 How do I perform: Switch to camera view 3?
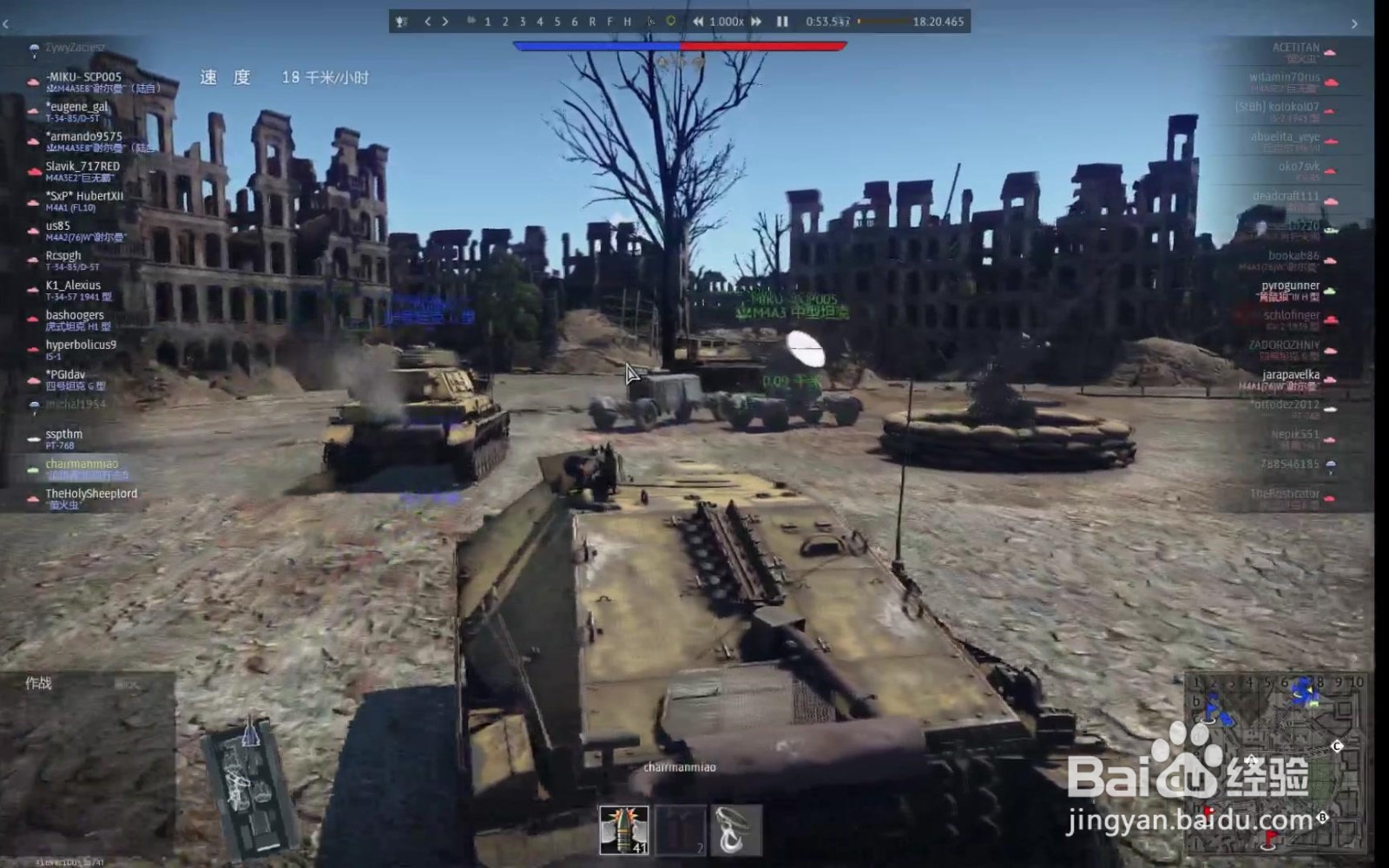(x=521, y=23)
